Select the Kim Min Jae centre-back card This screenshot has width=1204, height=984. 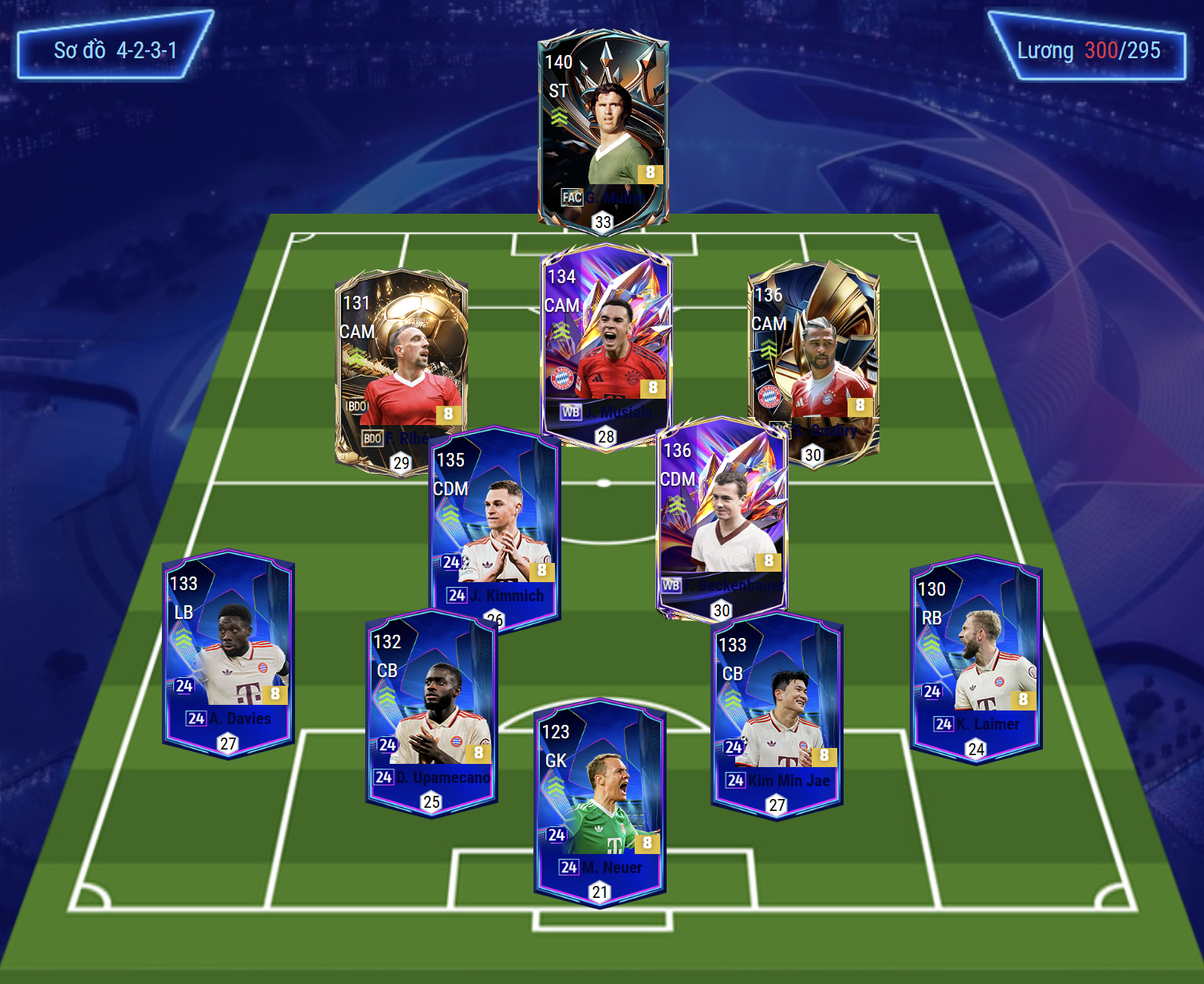coord(777,714)
